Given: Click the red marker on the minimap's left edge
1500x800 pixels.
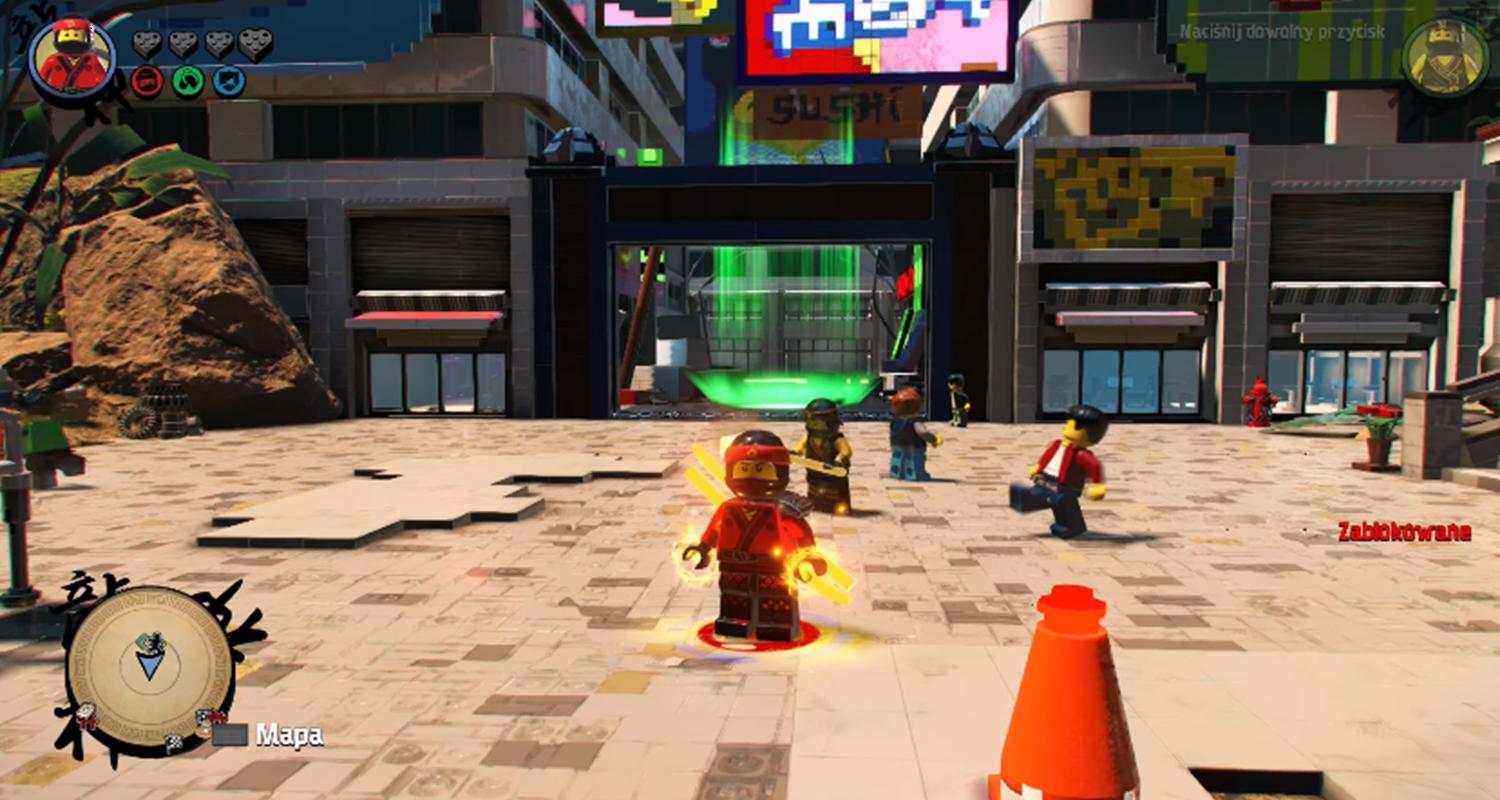Looking at the screenshot, I should [x=85, y=717].
